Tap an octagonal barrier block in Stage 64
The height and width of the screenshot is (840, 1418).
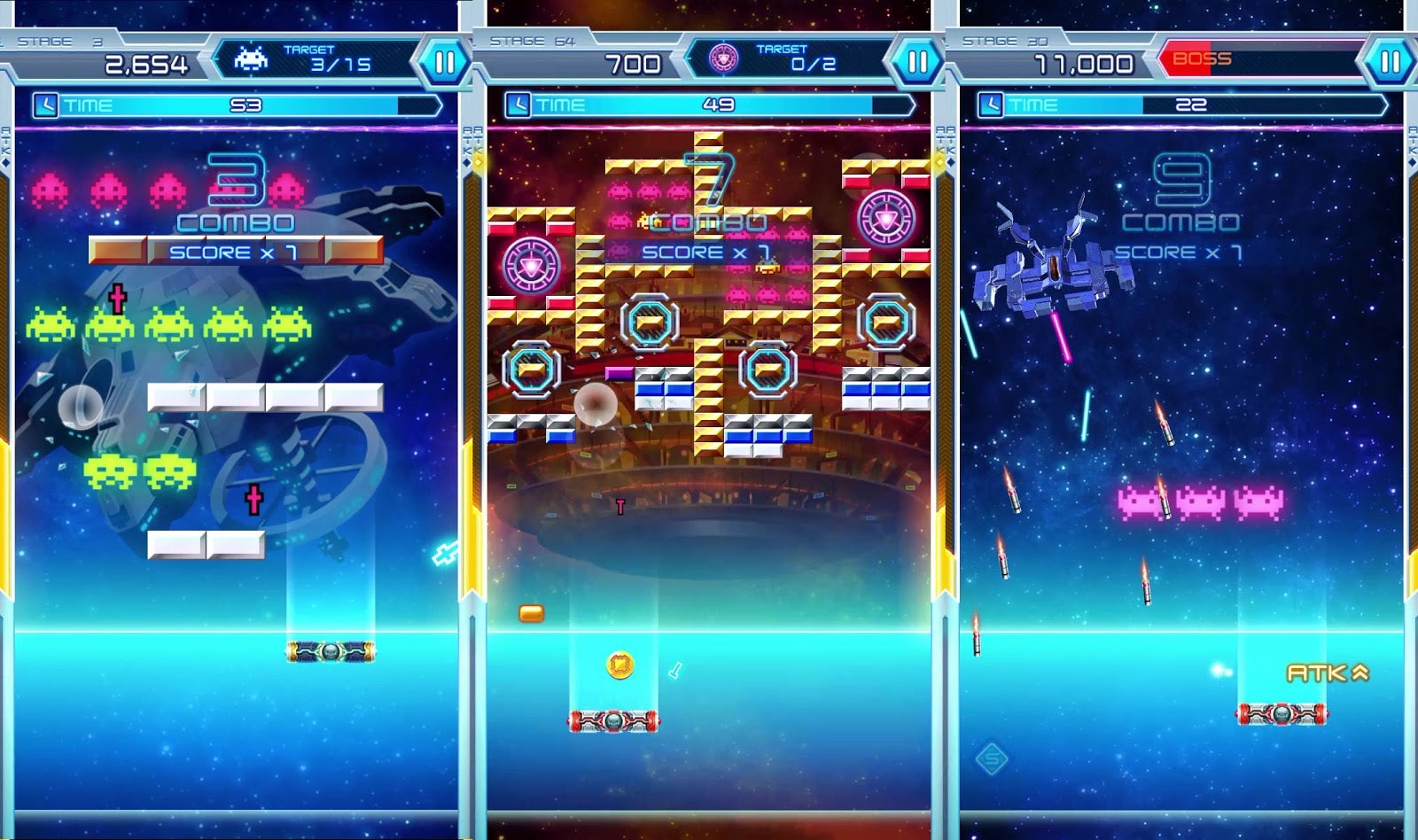(x=651, y=319)
